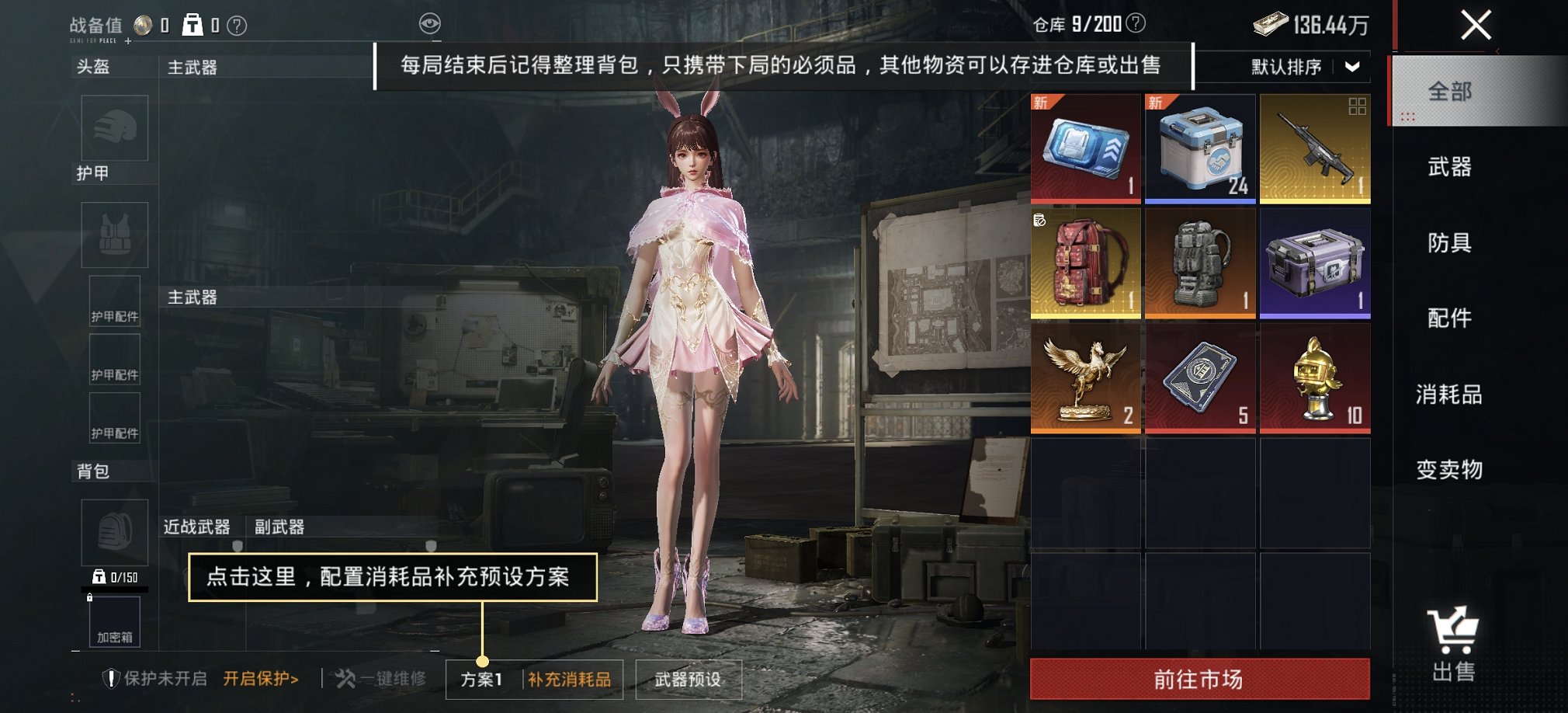Click the 开启保护 protection link
1568x713 pixels.
click(262, 677)
